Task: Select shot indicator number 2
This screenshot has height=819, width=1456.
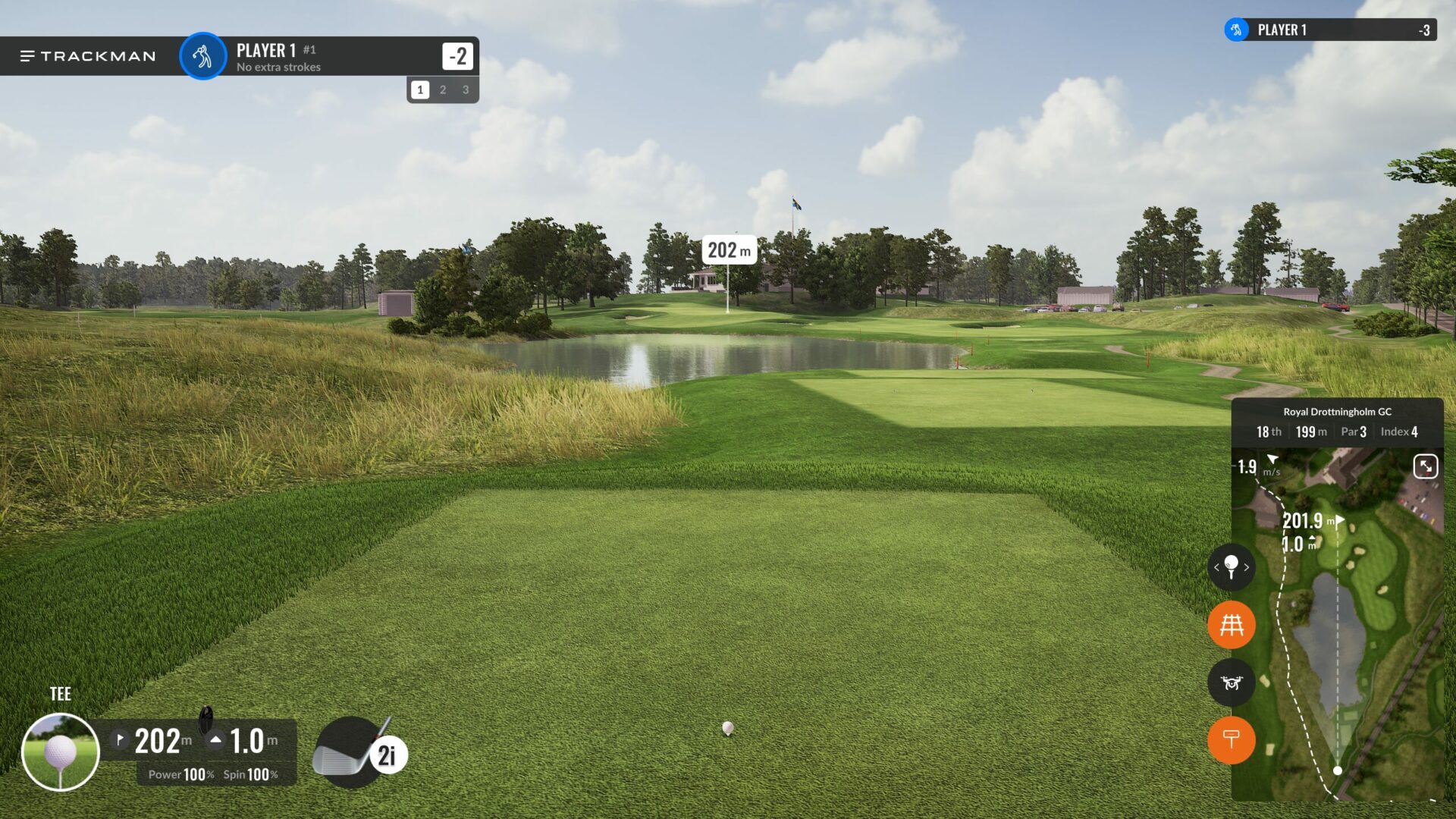Action: click(443, 89)
